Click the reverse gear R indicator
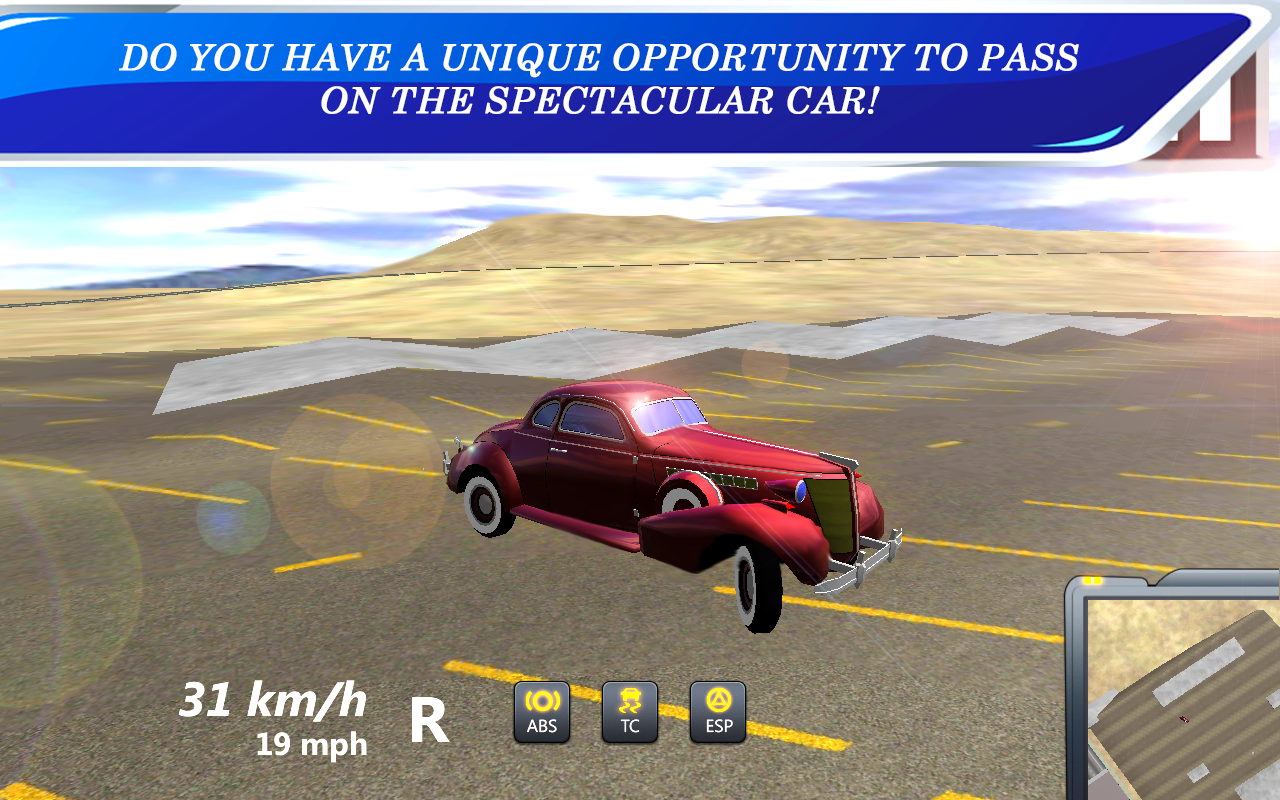1280x800 pixels. 430,722
